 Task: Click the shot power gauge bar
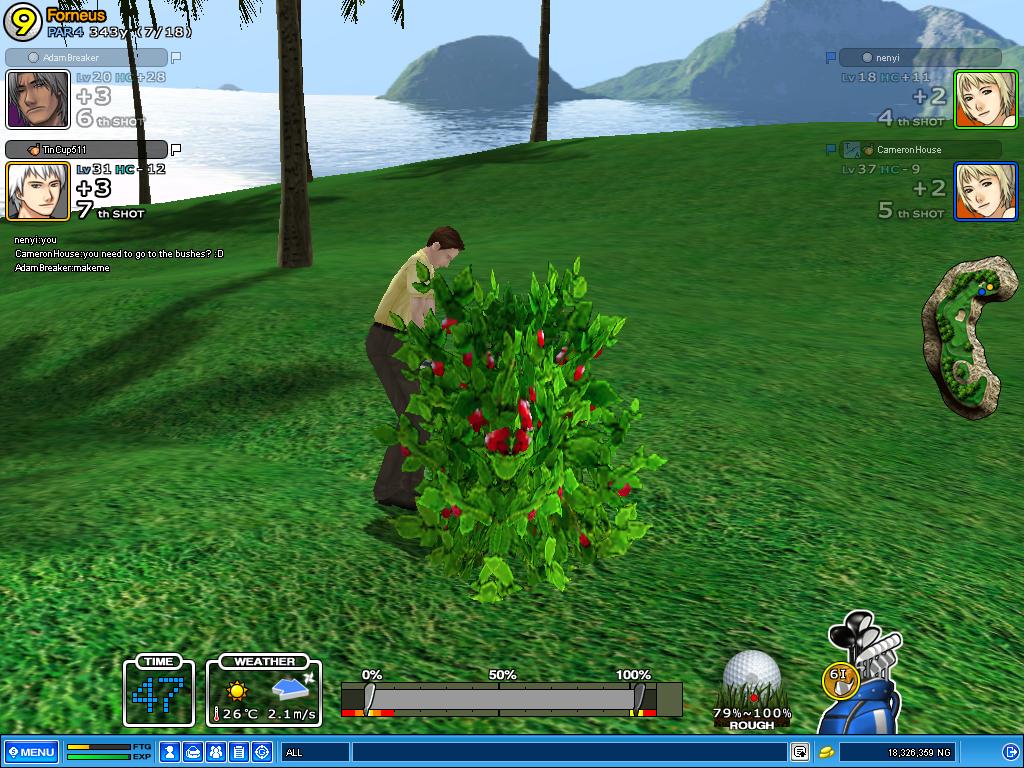(x=510, y=699)
